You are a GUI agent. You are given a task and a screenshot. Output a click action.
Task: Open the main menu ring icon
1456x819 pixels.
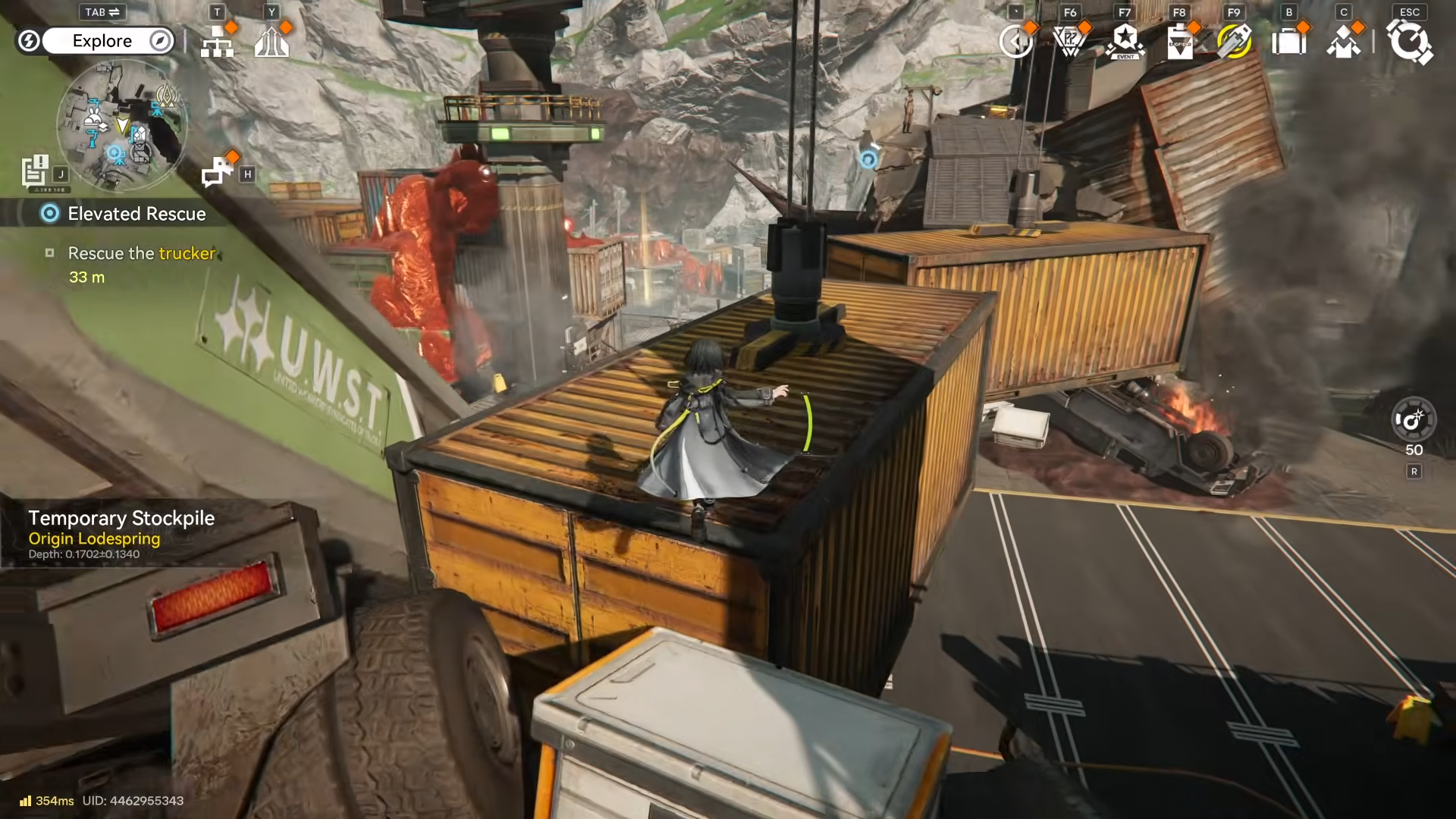tap(1409, 42)
